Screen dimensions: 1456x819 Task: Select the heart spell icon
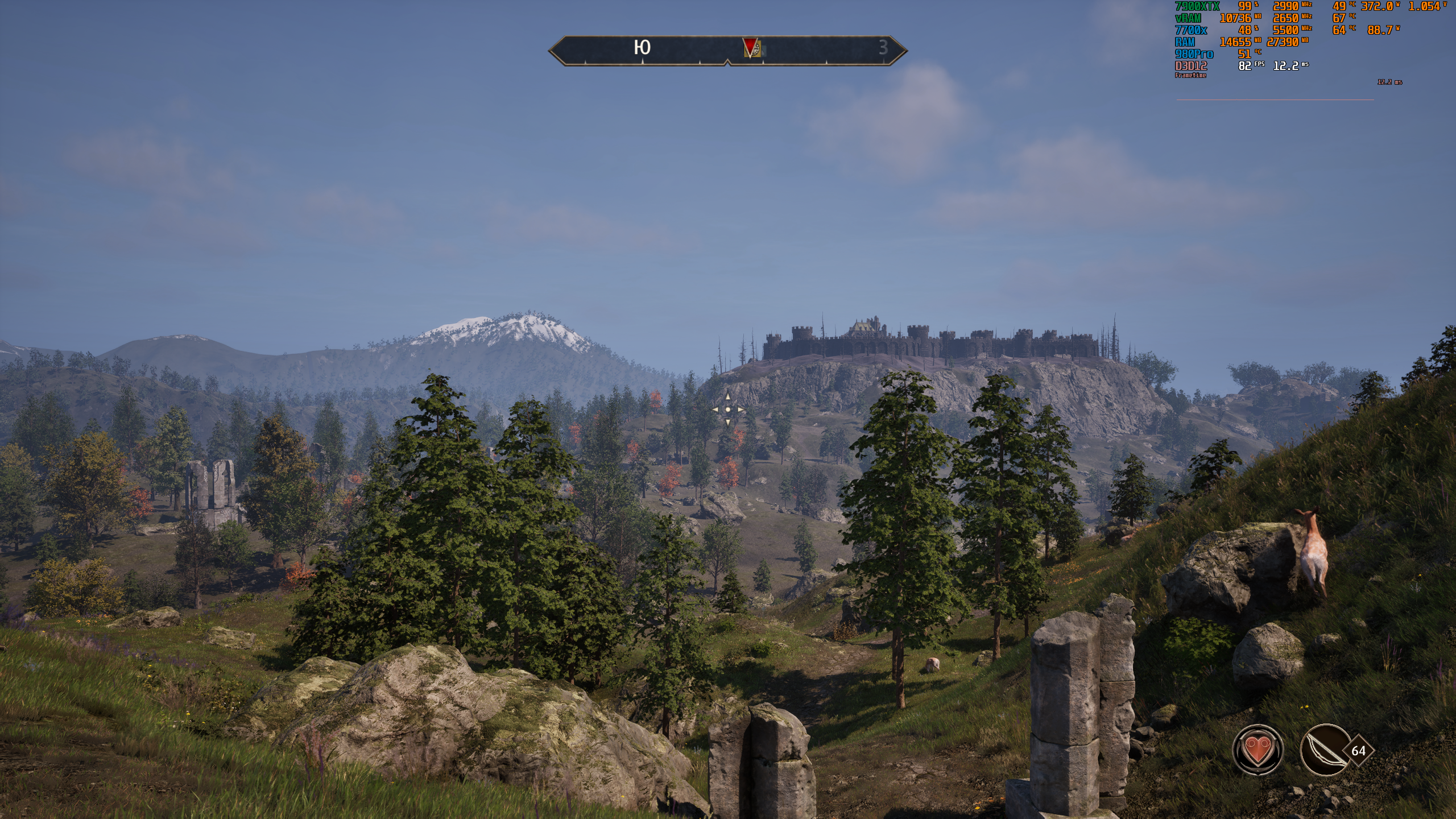tap(1258, 750)
